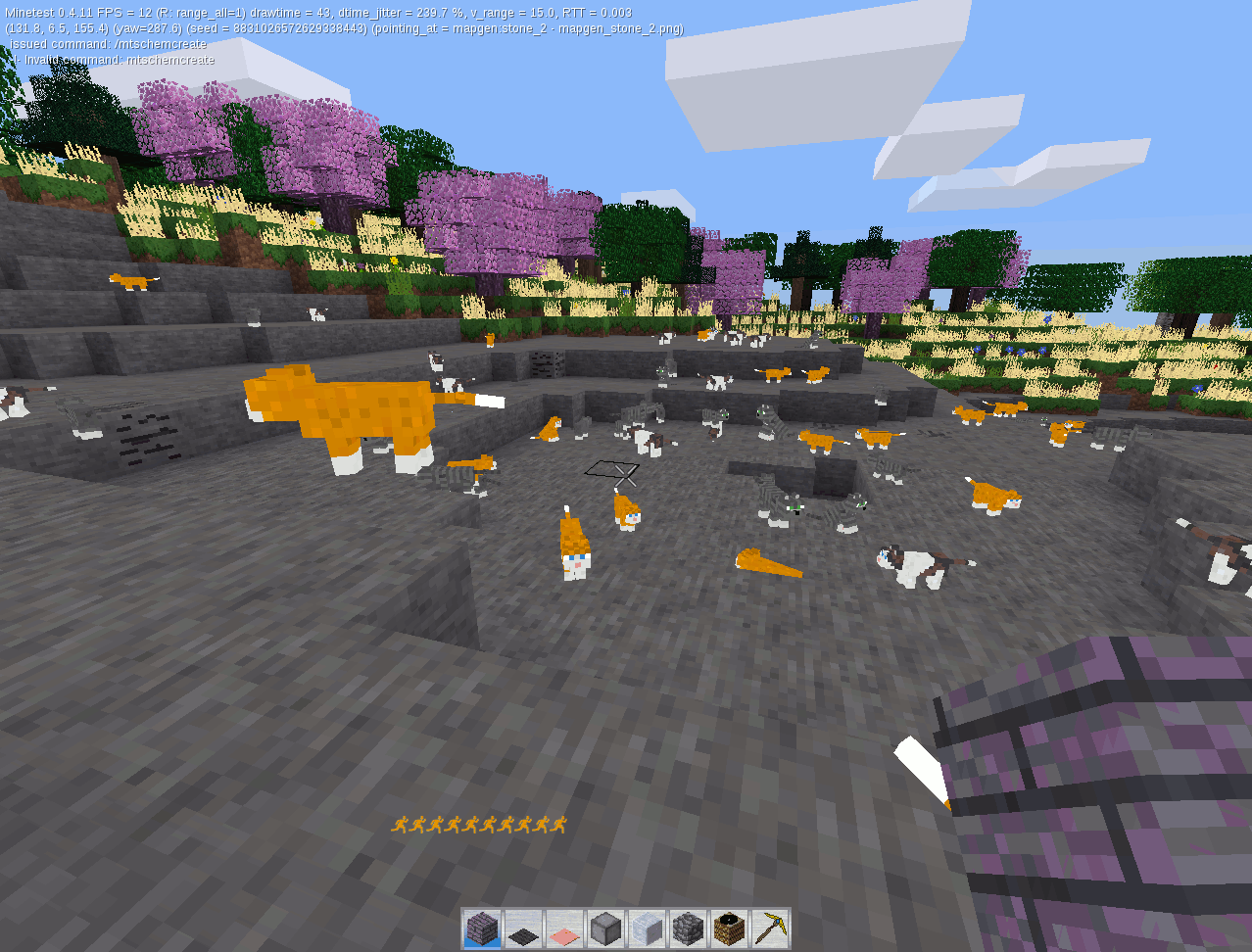This screenshot has height=952, width=1252.
Task: Select the dark flat slab hotbar slot
Action: [x=524, y=928]
